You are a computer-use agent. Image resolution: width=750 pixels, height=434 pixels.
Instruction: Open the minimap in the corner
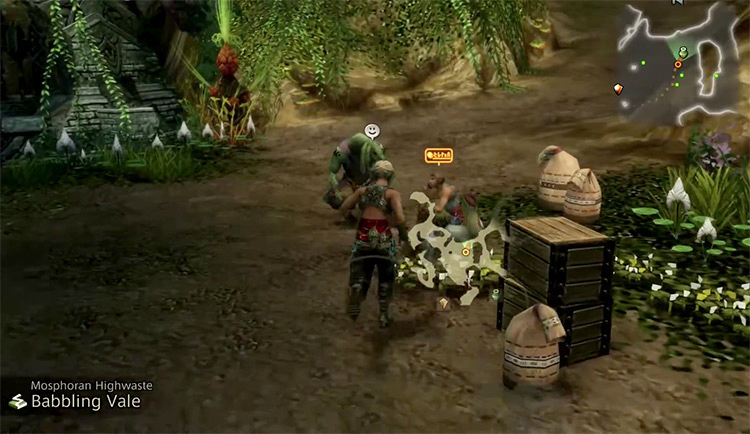click(681, 62)
